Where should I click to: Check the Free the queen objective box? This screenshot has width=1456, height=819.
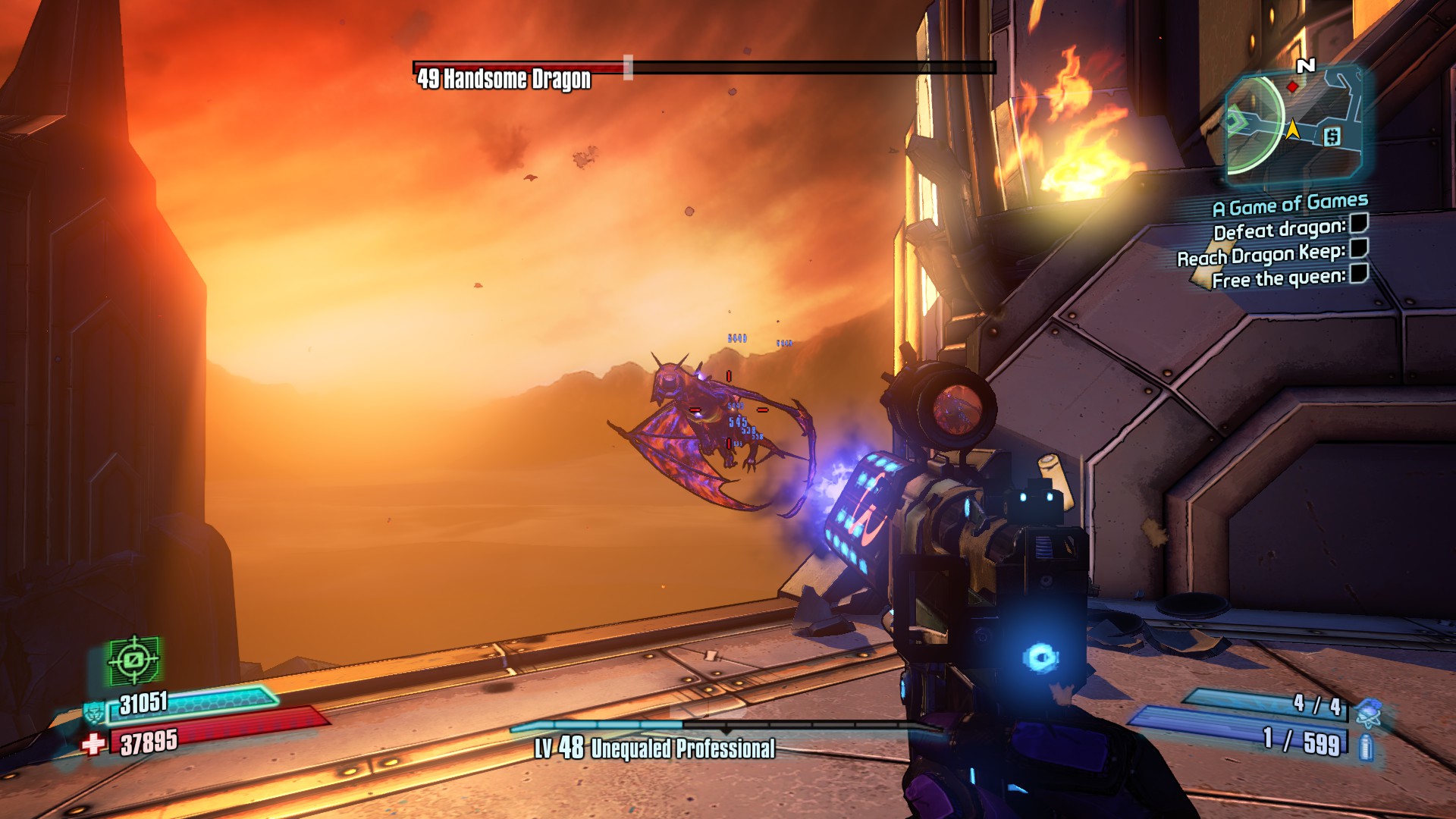(x=1359, y=273)
